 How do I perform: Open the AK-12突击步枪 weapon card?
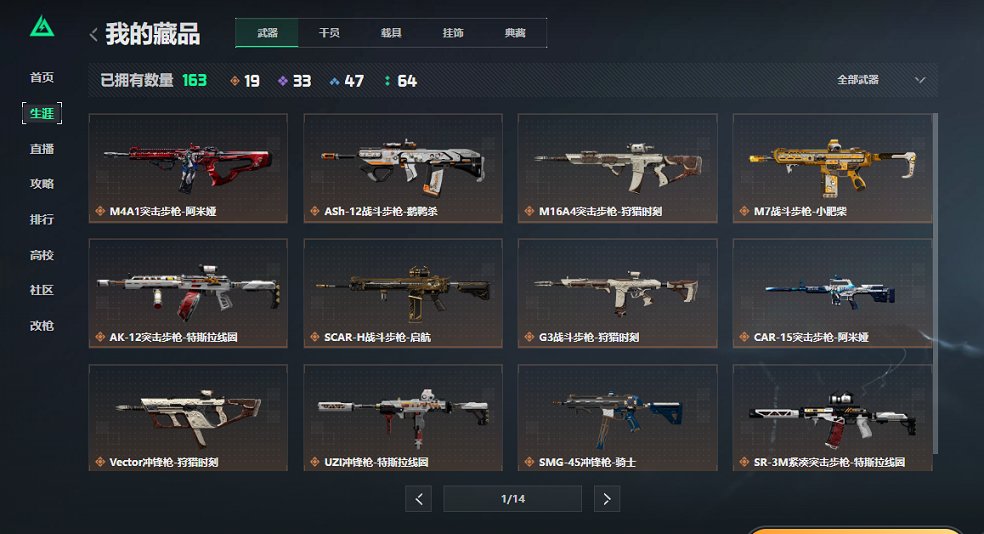pos(188,292)
